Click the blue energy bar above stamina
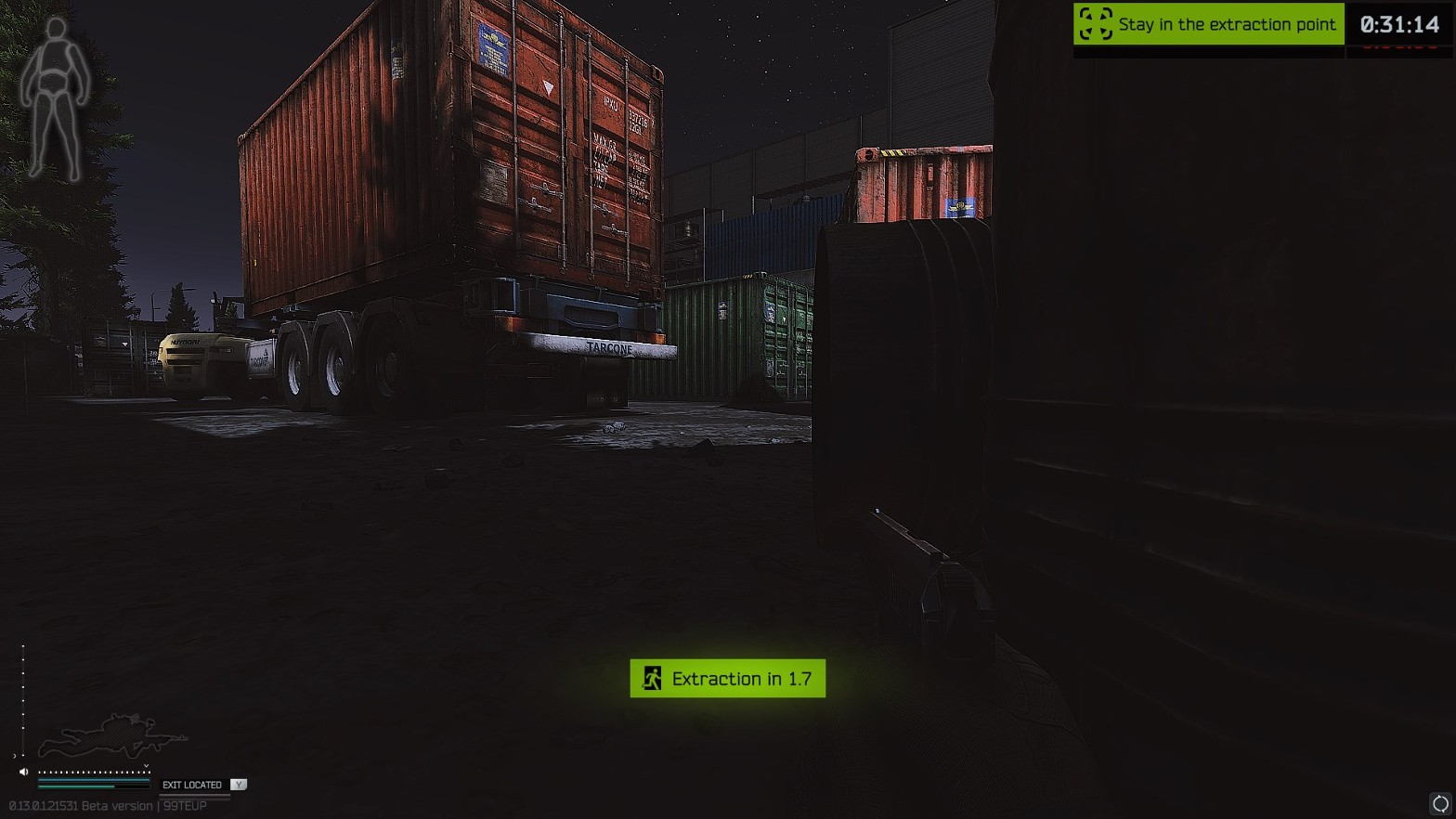Screen dimensions: 1456x819 tap(93, 780)
